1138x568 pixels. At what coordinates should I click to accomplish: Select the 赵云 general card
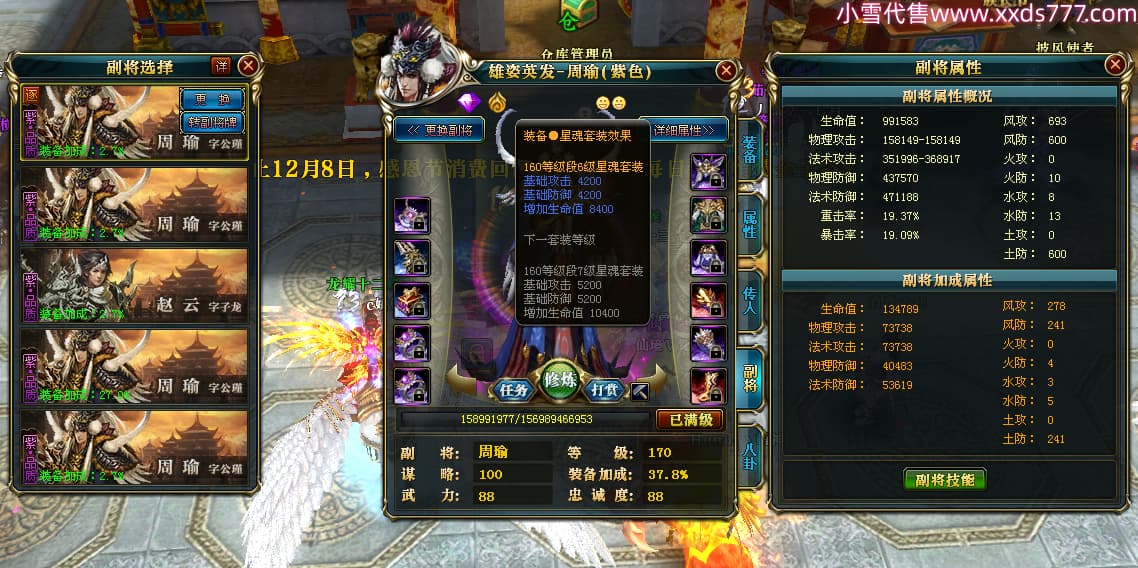(134, 285)
